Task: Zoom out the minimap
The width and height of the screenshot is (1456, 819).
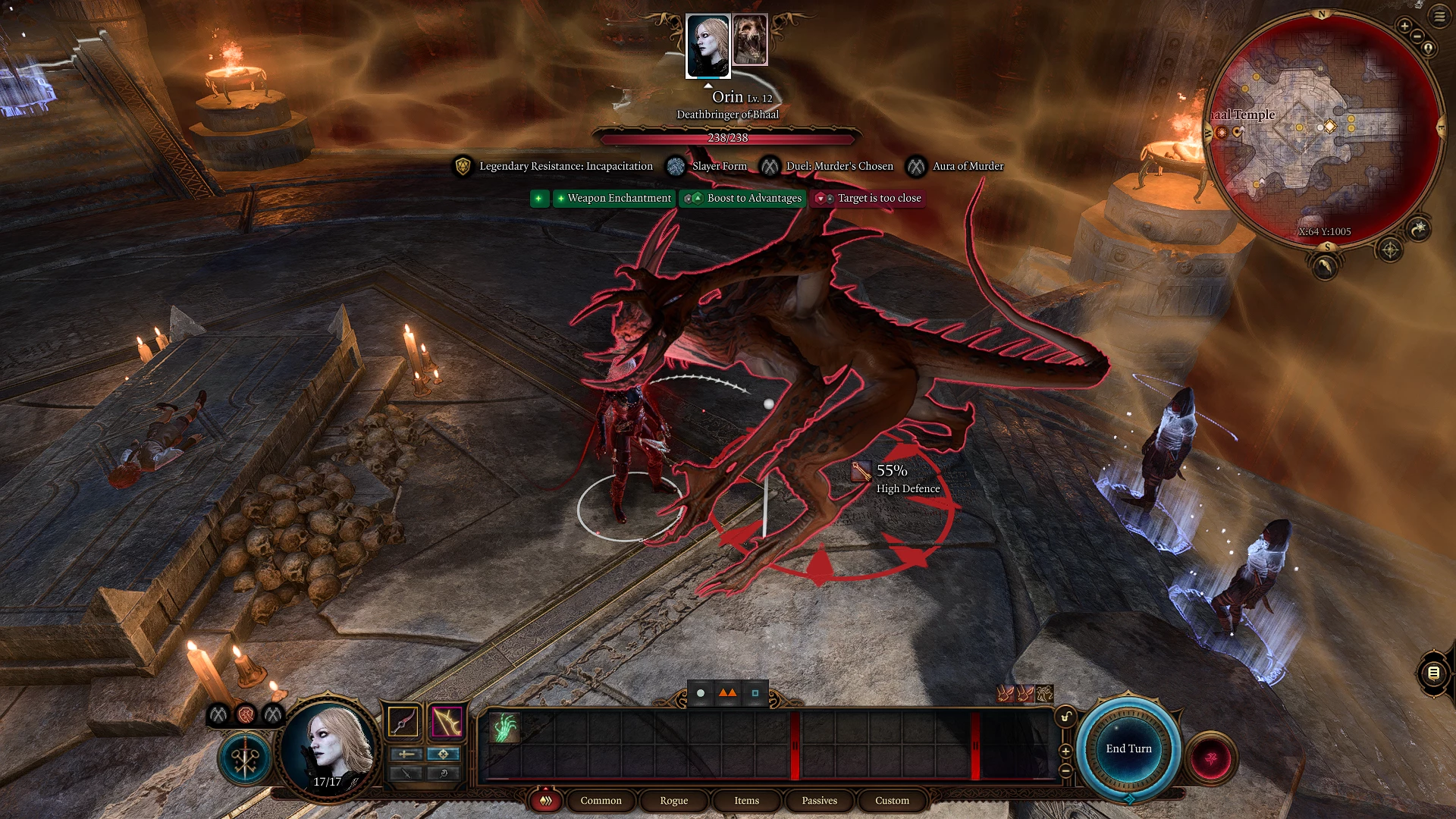Action: pyautogui.click(x=1417, y=36)
